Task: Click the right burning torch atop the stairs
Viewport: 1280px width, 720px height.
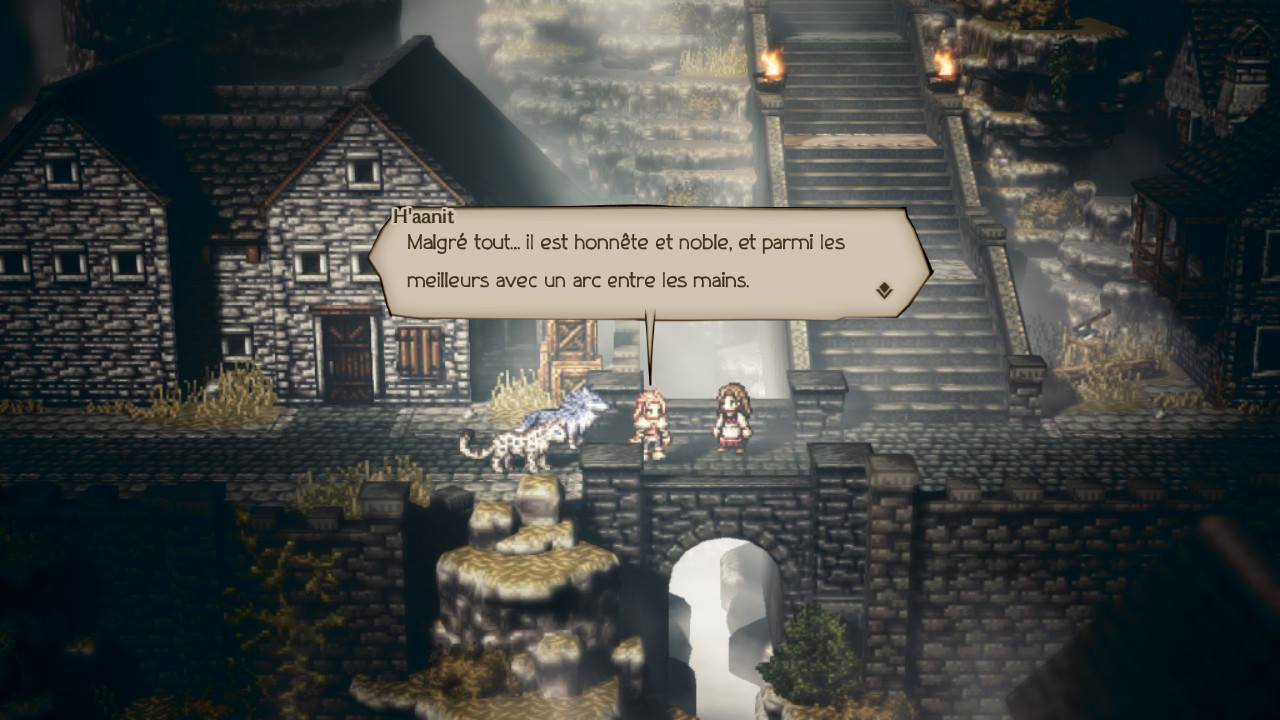Action: 943,68
